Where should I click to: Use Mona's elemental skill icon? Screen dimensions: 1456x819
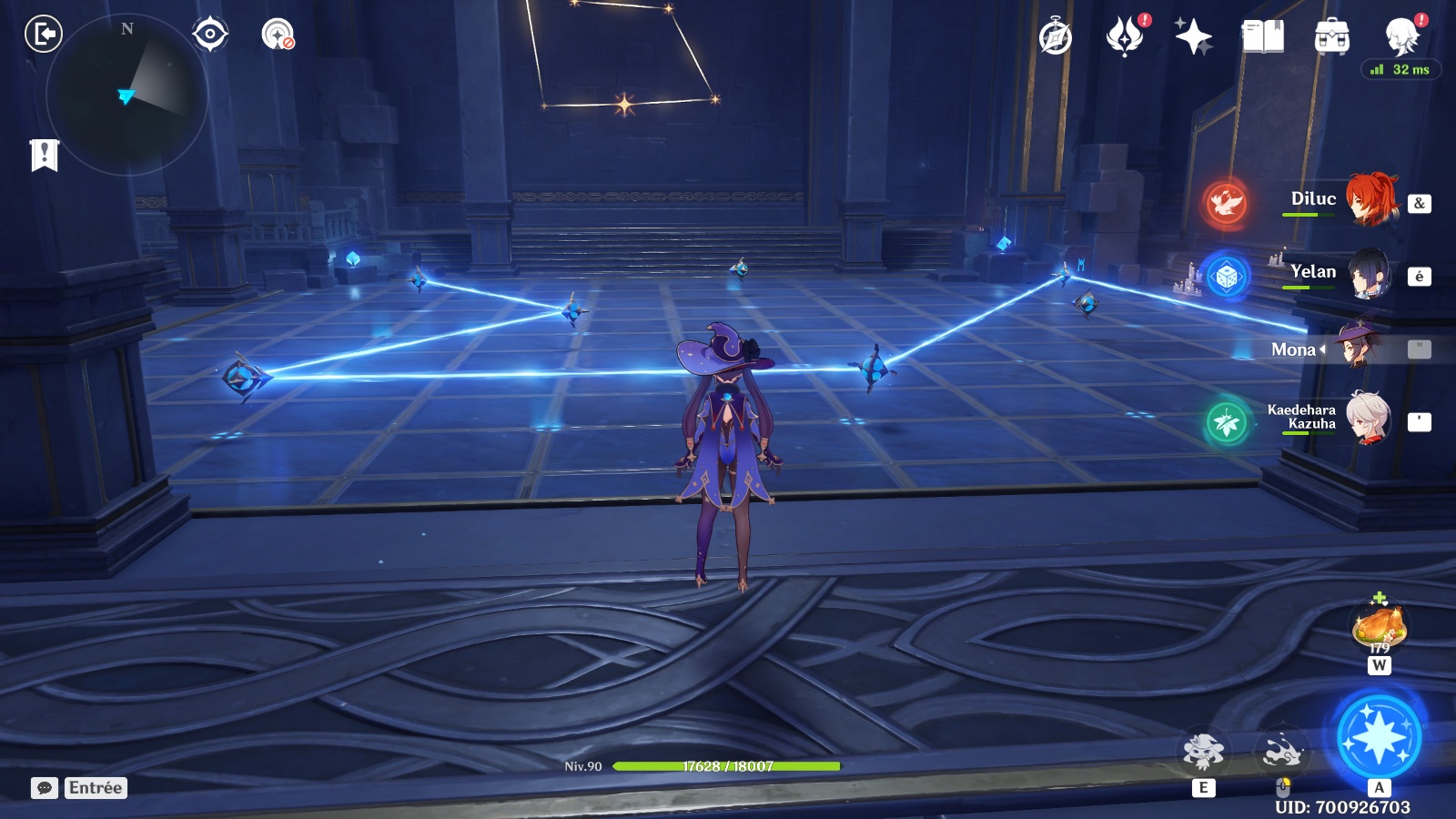tap(1203, 752)
